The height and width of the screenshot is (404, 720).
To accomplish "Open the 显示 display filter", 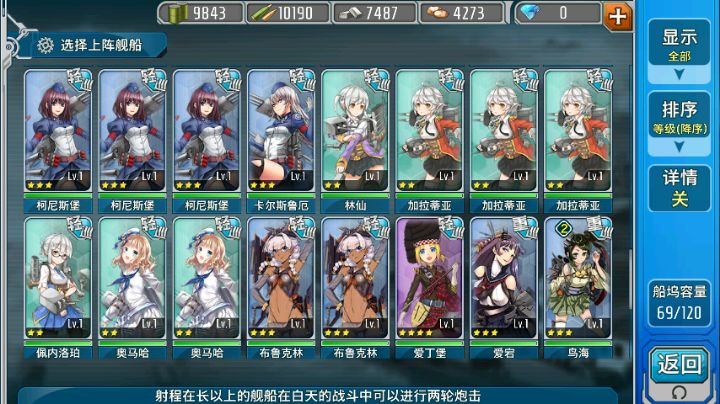I will coord(679,45).
